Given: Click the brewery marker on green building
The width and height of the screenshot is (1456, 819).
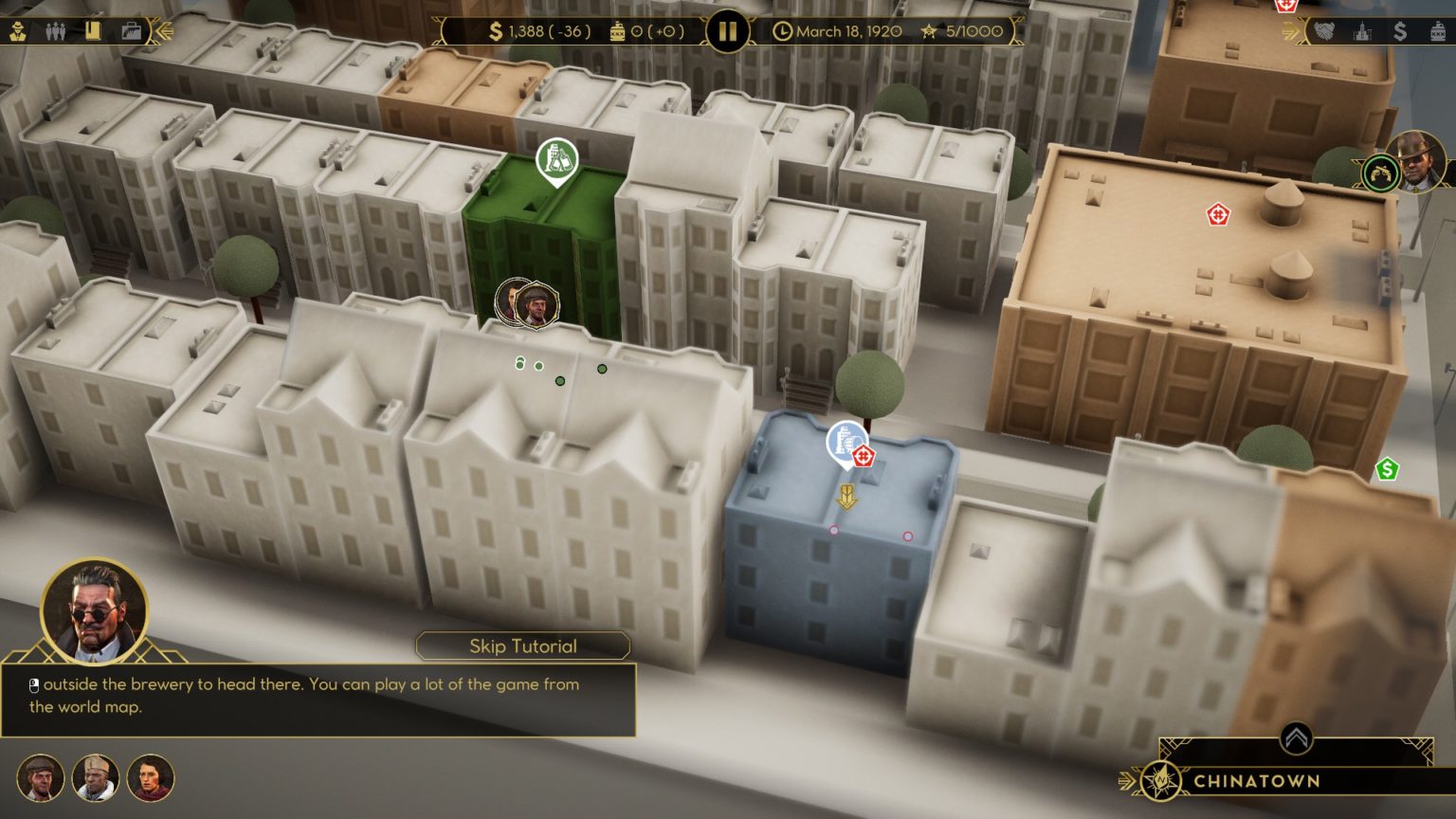Looking at the screenshot, I should 556,159.
